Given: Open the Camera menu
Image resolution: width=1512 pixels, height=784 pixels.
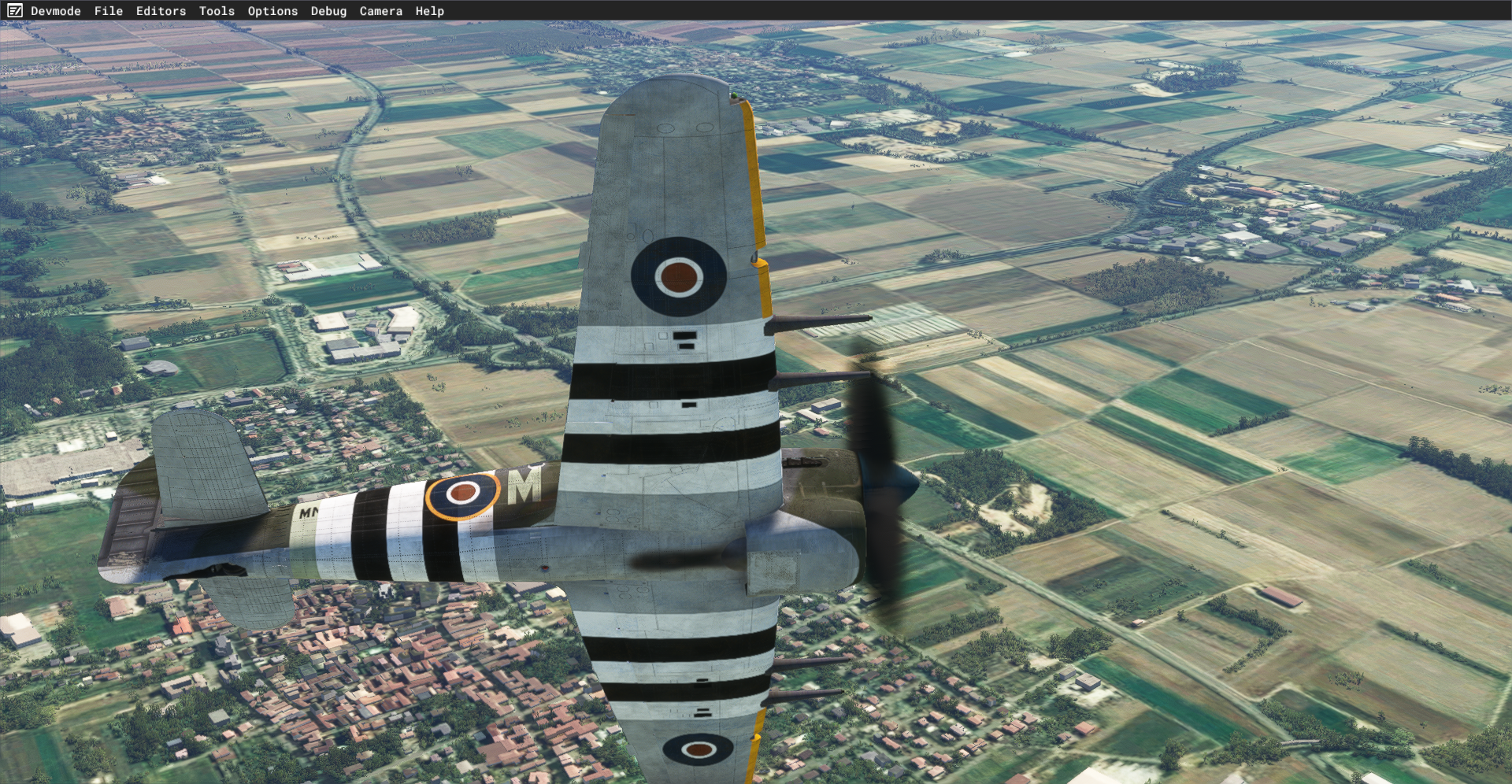Looking at the screenshot, I should (x=380, y=11).
